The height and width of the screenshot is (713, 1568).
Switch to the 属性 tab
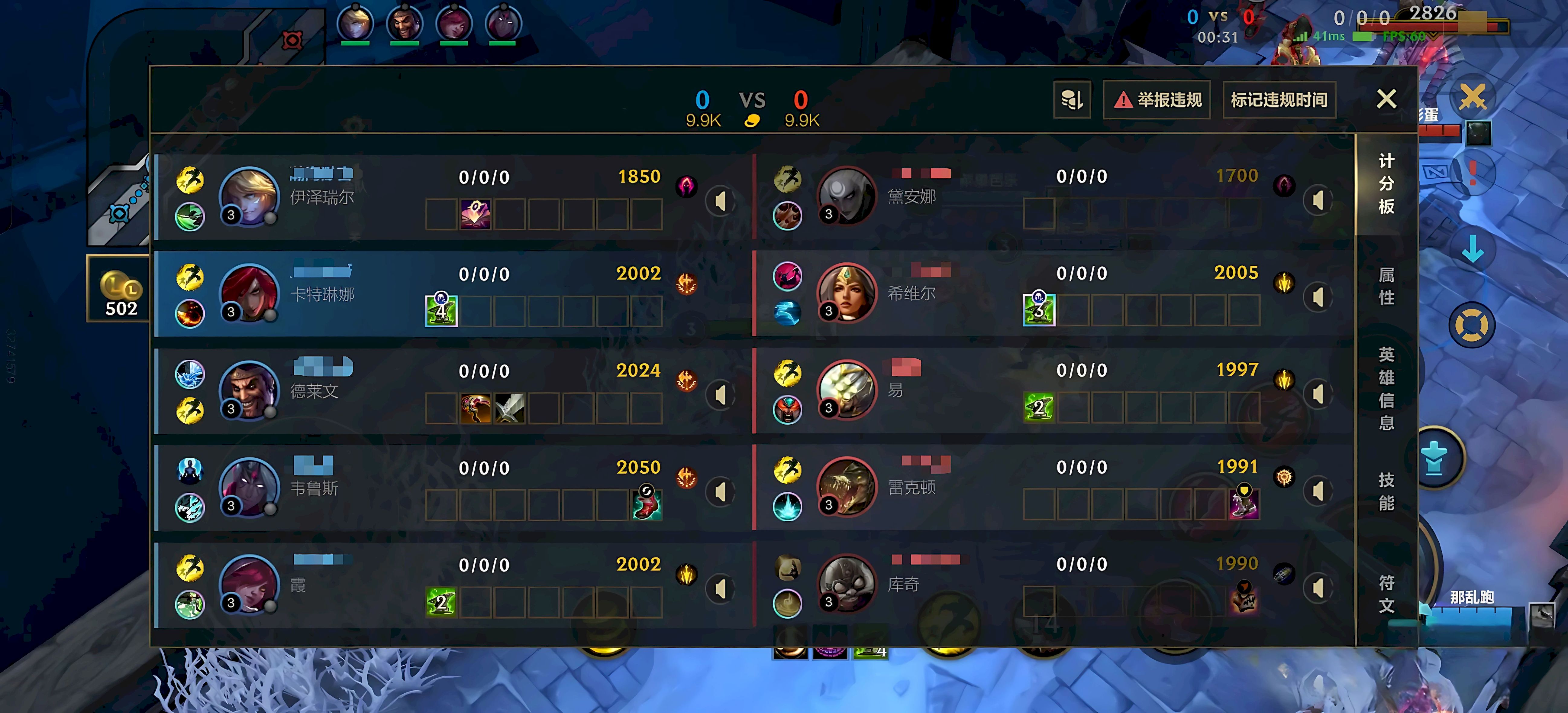click(1386, 286)
